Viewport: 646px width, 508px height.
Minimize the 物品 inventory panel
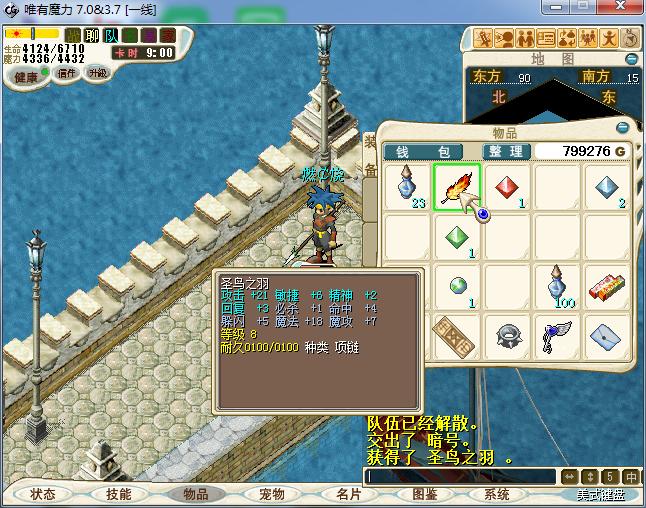click(x=622, y=128)
